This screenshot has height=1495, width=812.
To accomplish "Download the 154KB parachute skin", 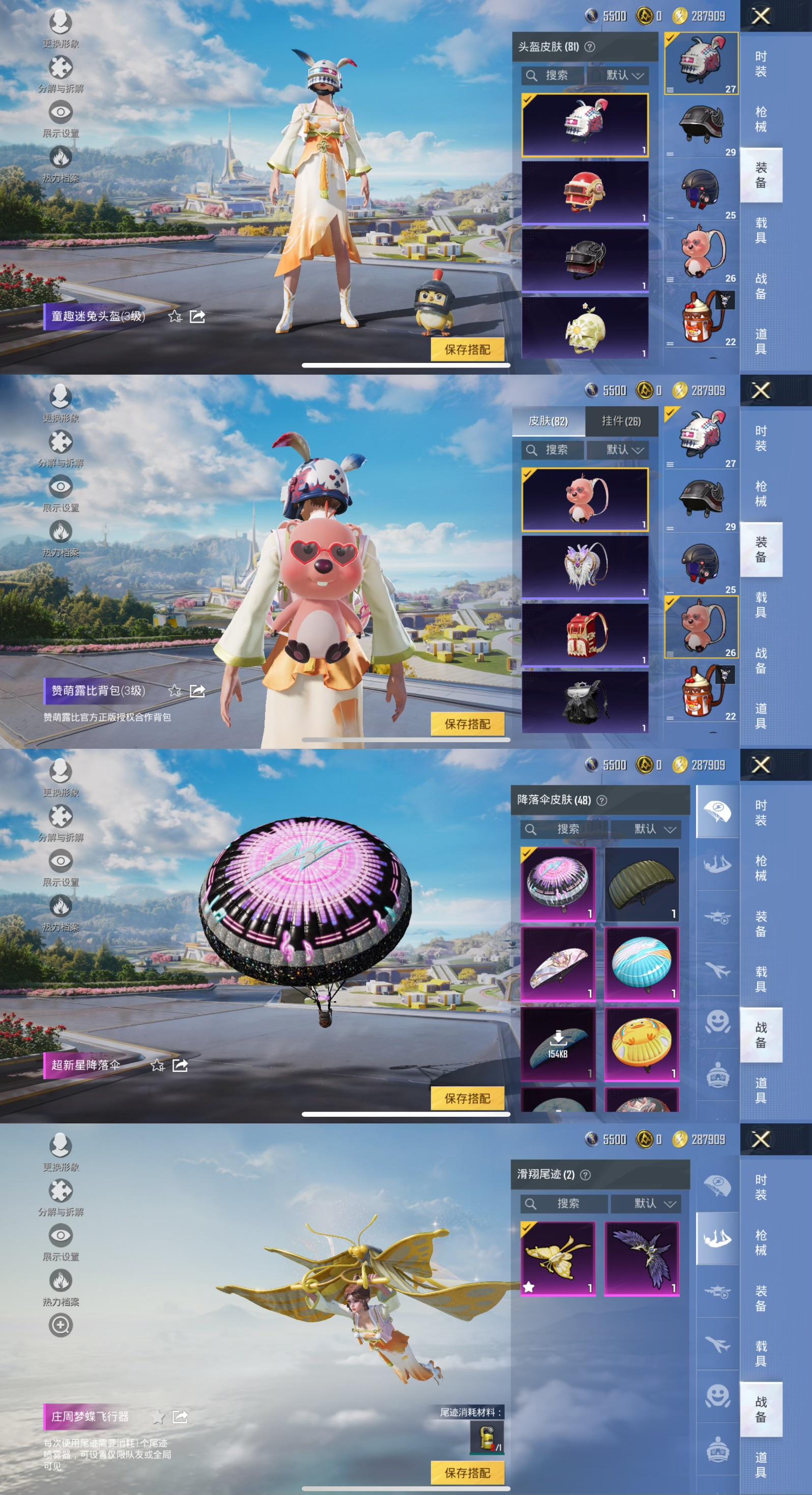I will (x=558, y=1044).
